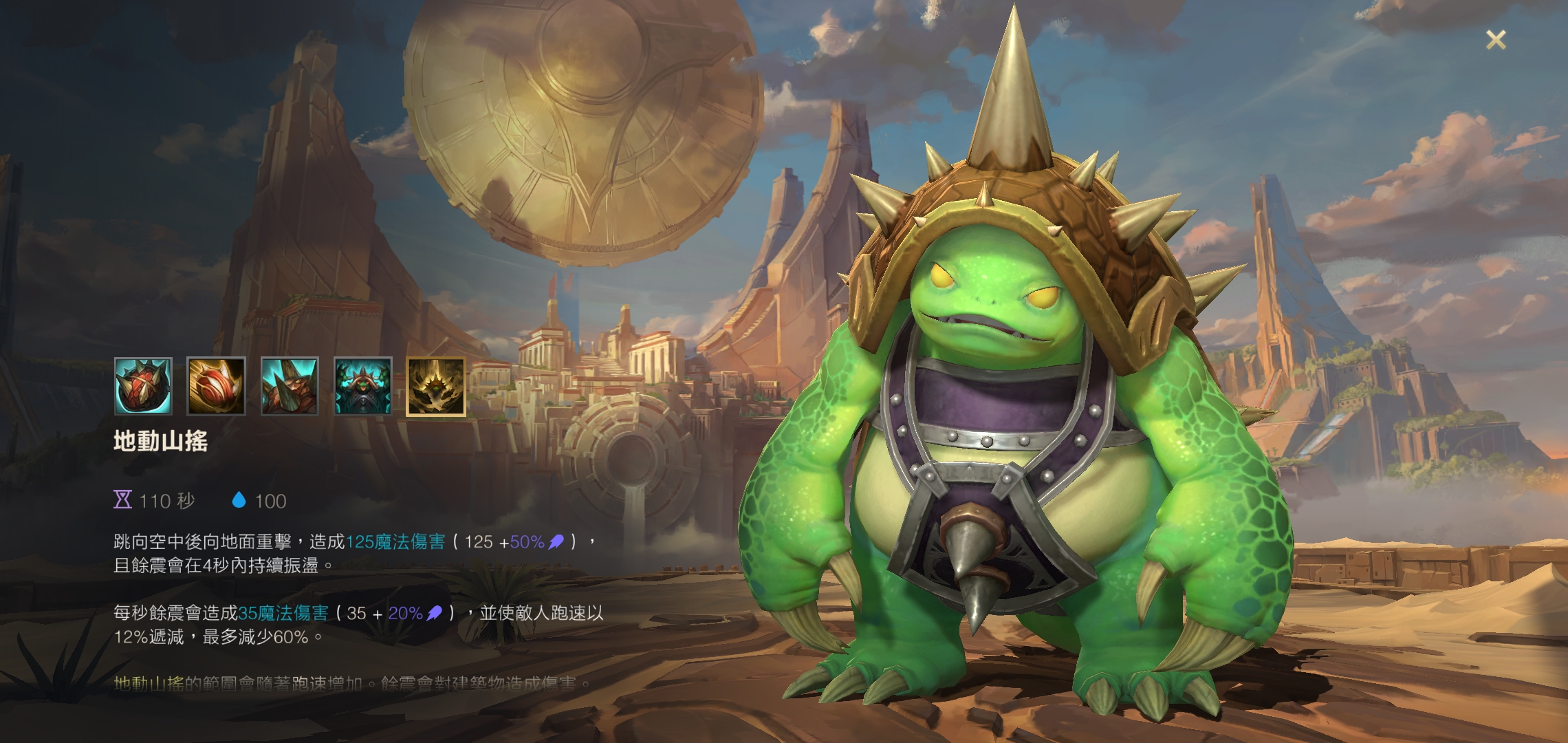View the Defensive Ball Curl spiked shell ability
The width and height of the screenshot is (1568, 743).
(290, 386)
